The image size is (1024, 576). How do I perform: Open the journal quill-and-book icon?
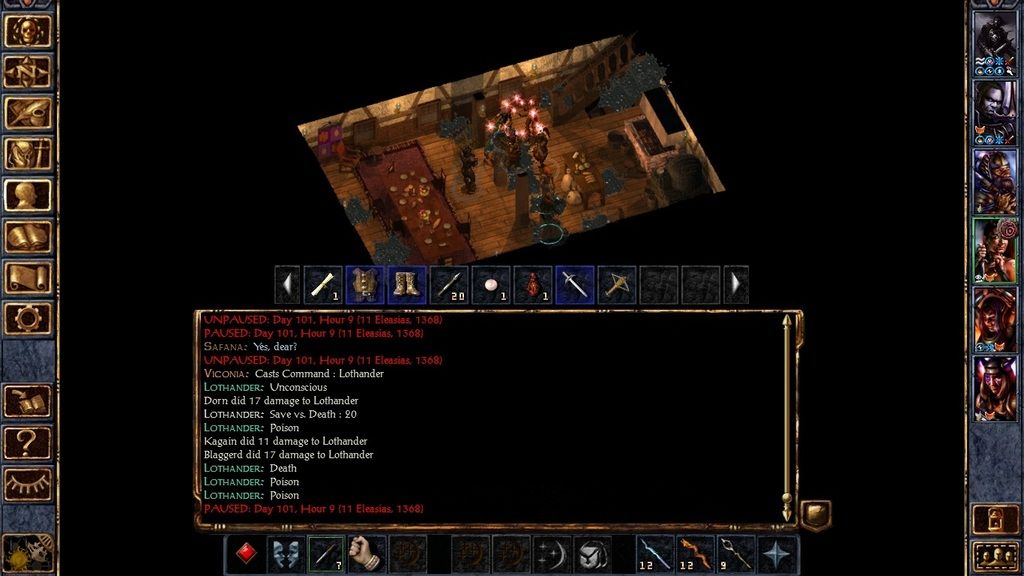[x=28, y=114]
